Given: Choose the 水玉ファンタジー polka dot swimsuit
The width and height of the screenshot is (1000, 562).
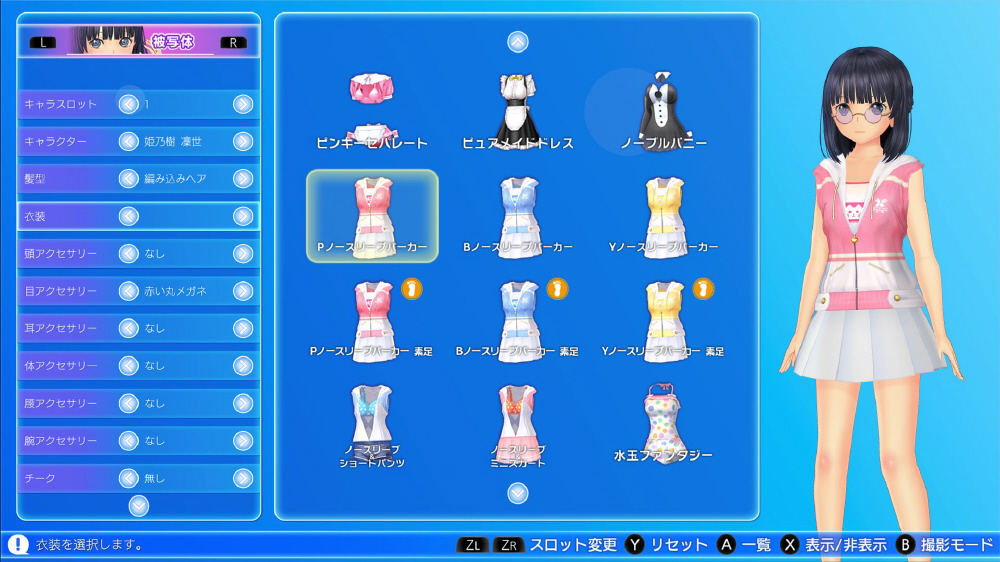Looking at the screenshot, I should coord(663,425).
